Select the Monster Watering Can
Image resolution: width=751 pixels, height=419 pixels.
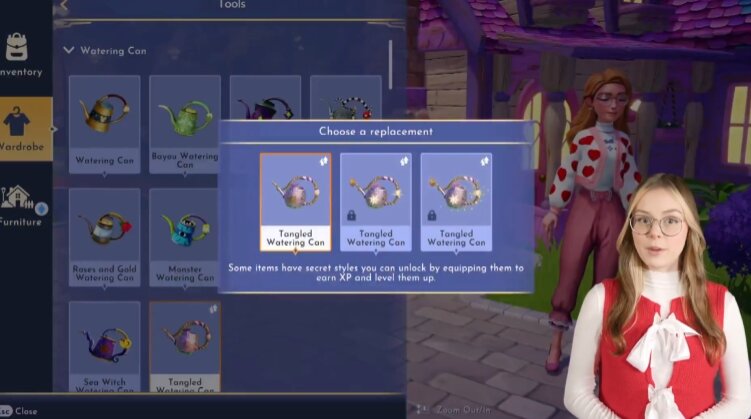(x=185, y=237)
